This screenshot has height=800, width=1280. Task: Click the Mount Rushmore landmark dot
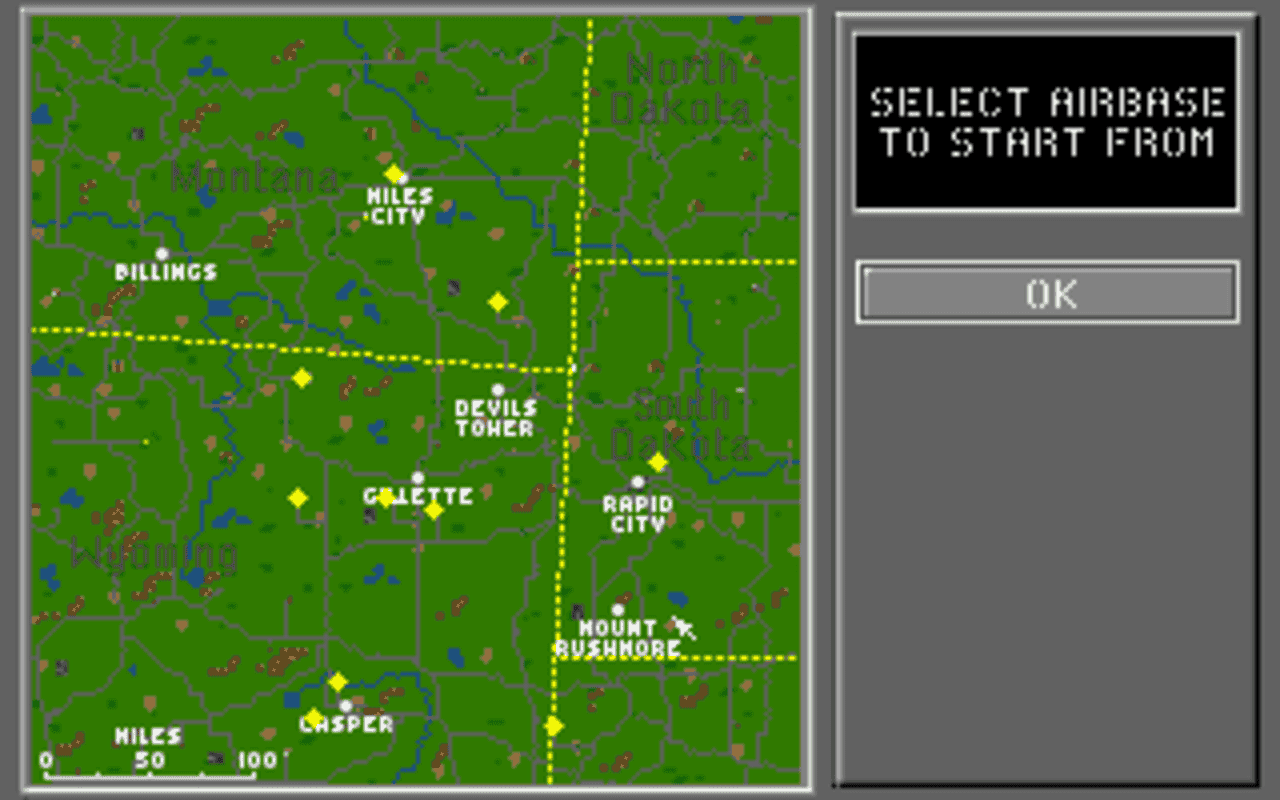coord(617,608)
